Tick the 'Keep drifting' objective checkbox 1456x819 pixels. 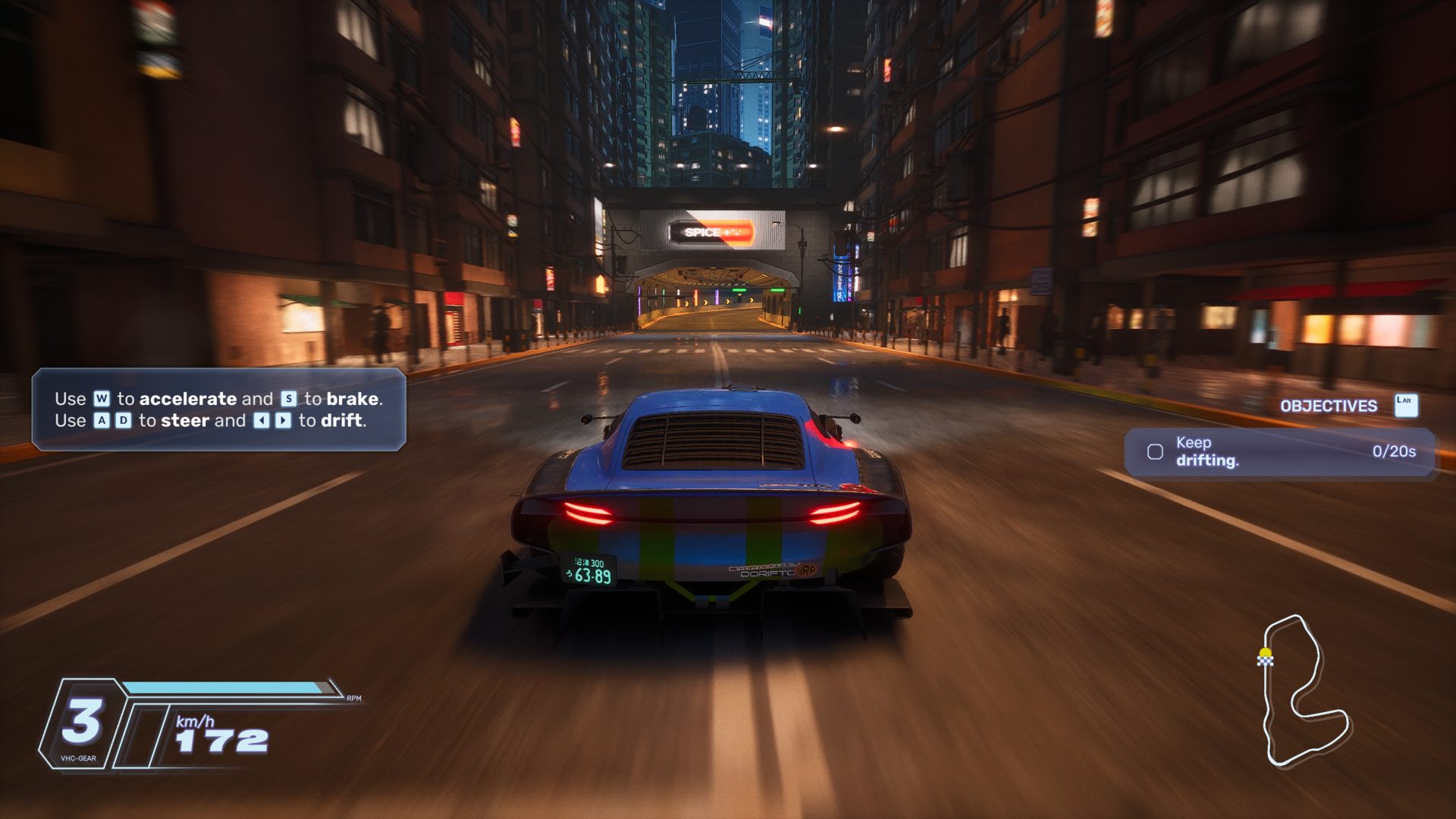(1155, 453)
